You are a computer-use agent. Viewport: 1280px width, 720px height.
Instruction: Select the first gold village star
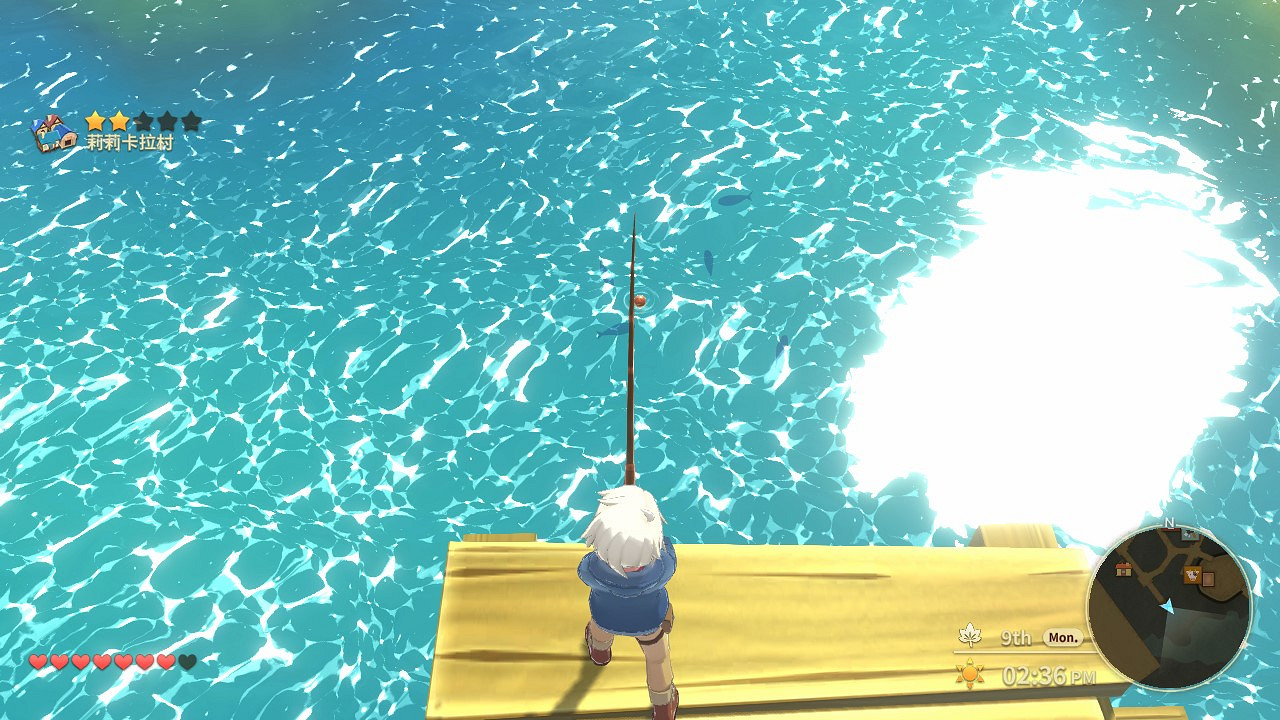tap(96, 121)
